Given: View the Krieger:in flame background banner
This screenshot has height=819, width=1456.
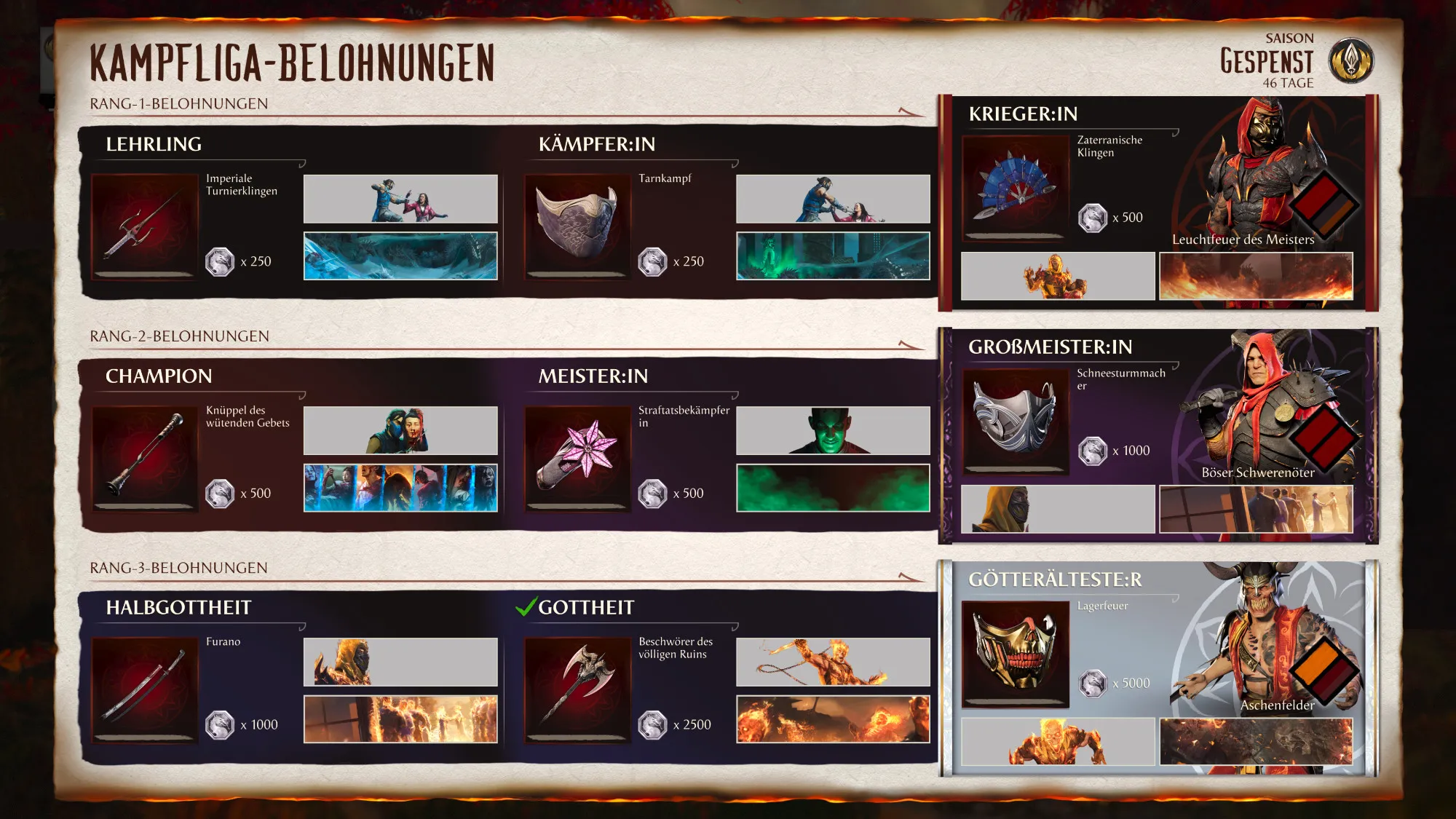Looking at the screenshot, I should pyautogui.click(x=1256, y=276).
